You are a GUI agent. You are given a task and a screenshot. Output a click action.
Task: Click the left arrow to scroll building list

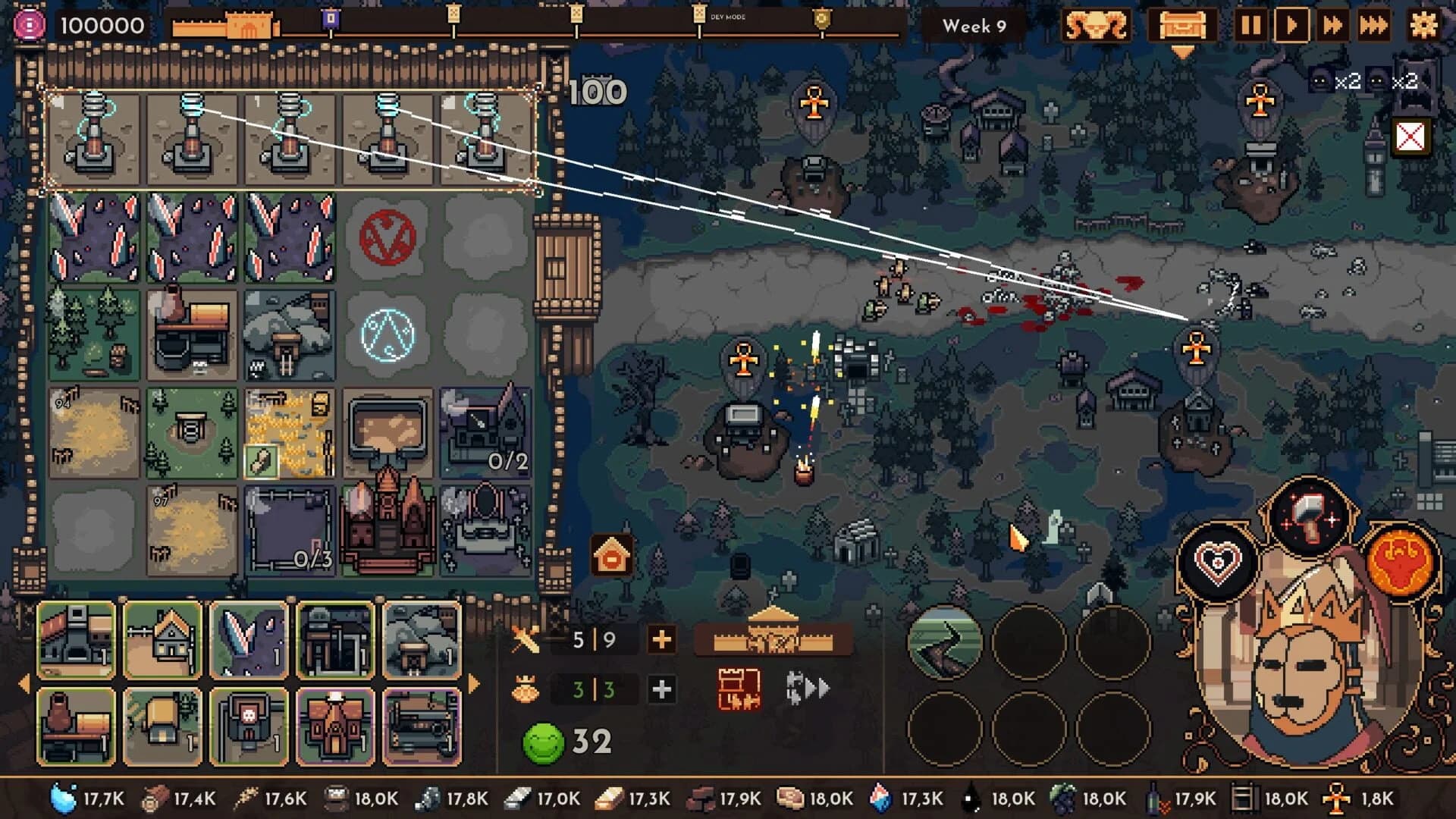(x=25, y=682)
